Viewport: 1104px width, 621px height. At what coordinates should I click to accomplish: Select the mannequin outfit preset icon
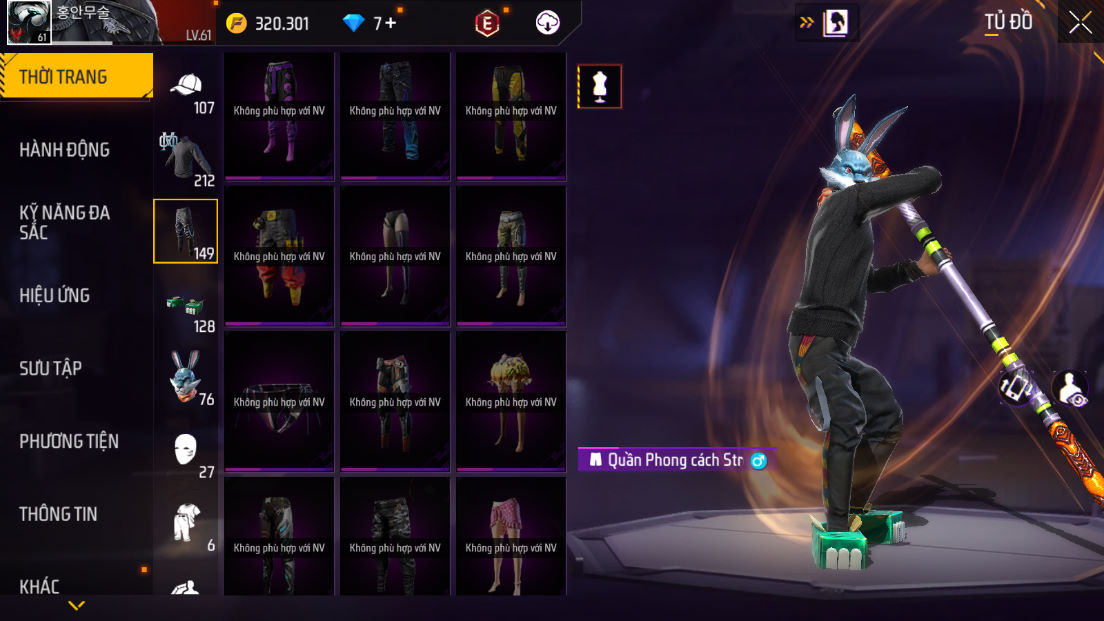(x=600, y=87)
